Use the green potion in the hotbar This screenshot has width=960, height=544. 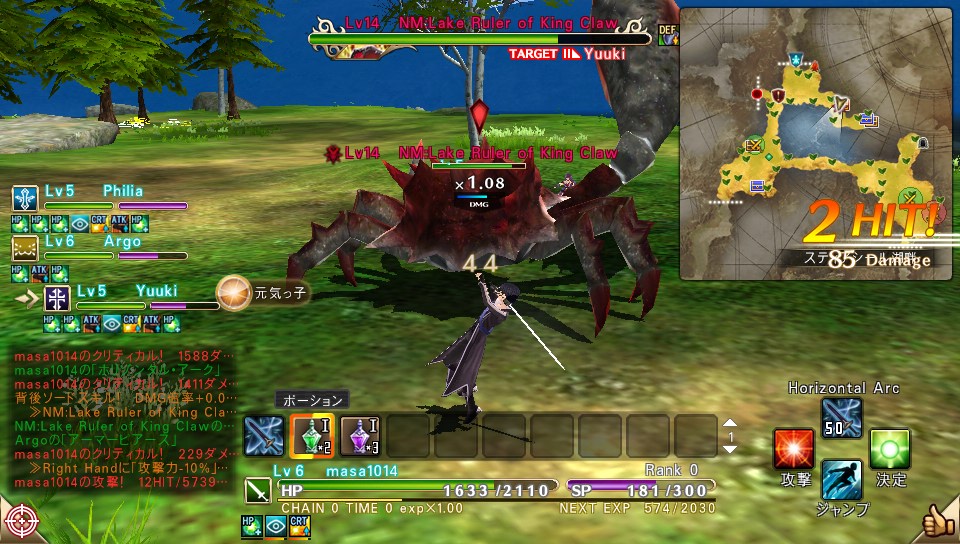[312, 436]
